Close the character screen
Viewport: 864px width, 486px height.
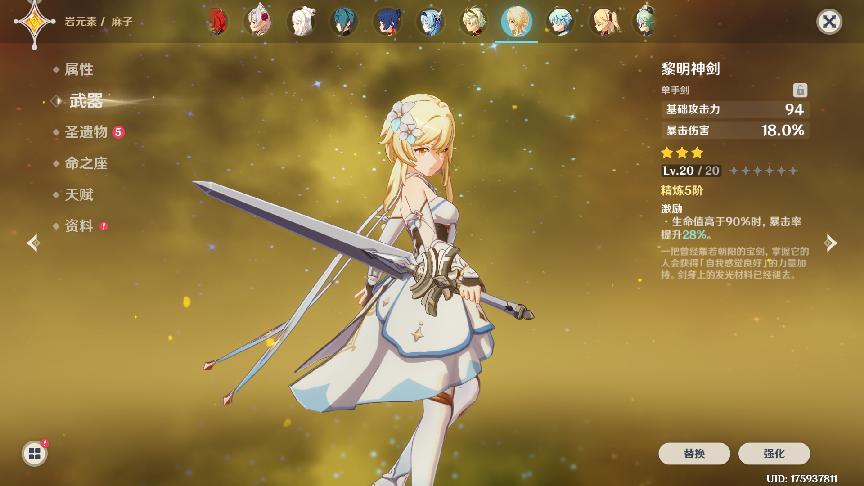click(x=828, y=21)
